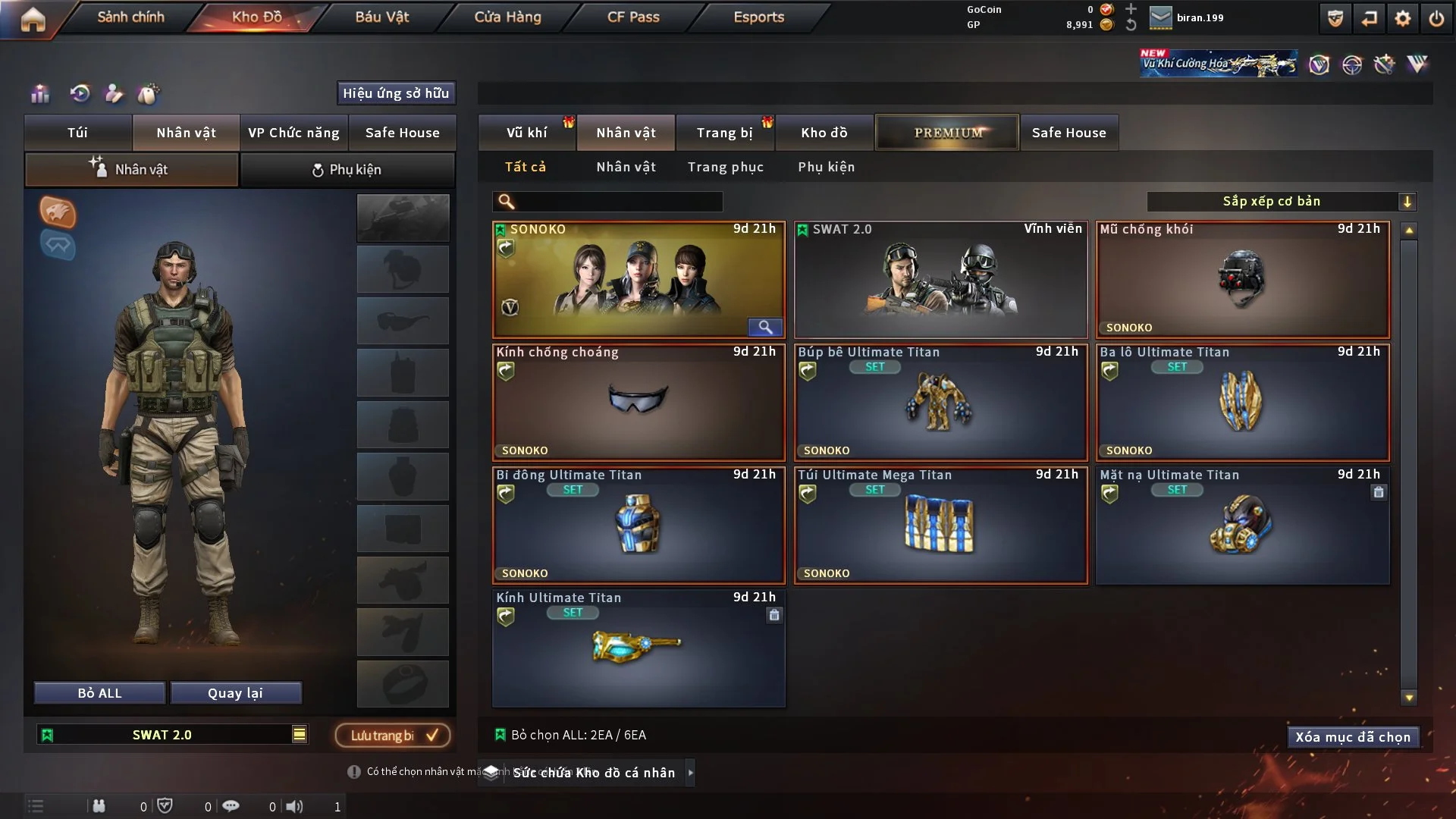1456x819 pixels.
Task: Click Xóa mục đã chọn button
Action: [1353, 737]
